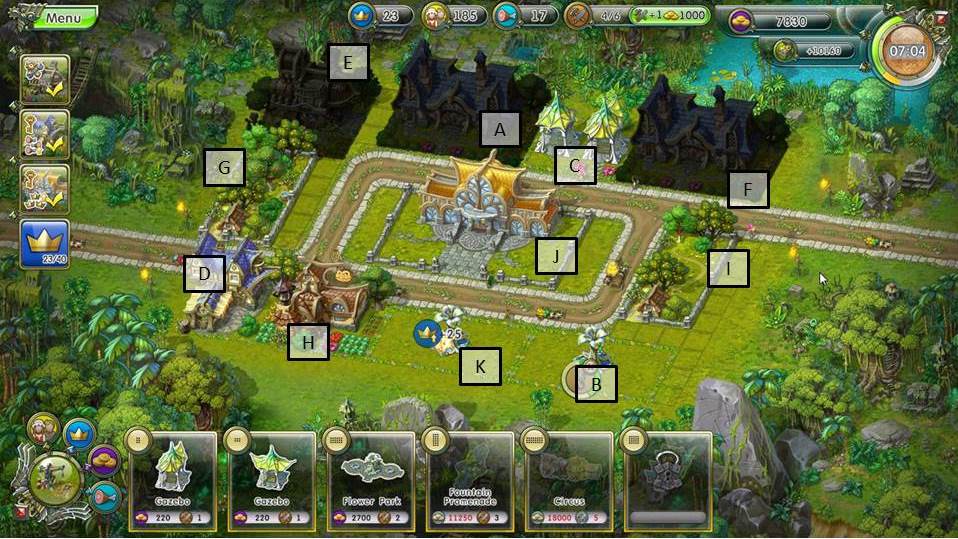Switch to the gold coins building category

click(x=105, y=461)
